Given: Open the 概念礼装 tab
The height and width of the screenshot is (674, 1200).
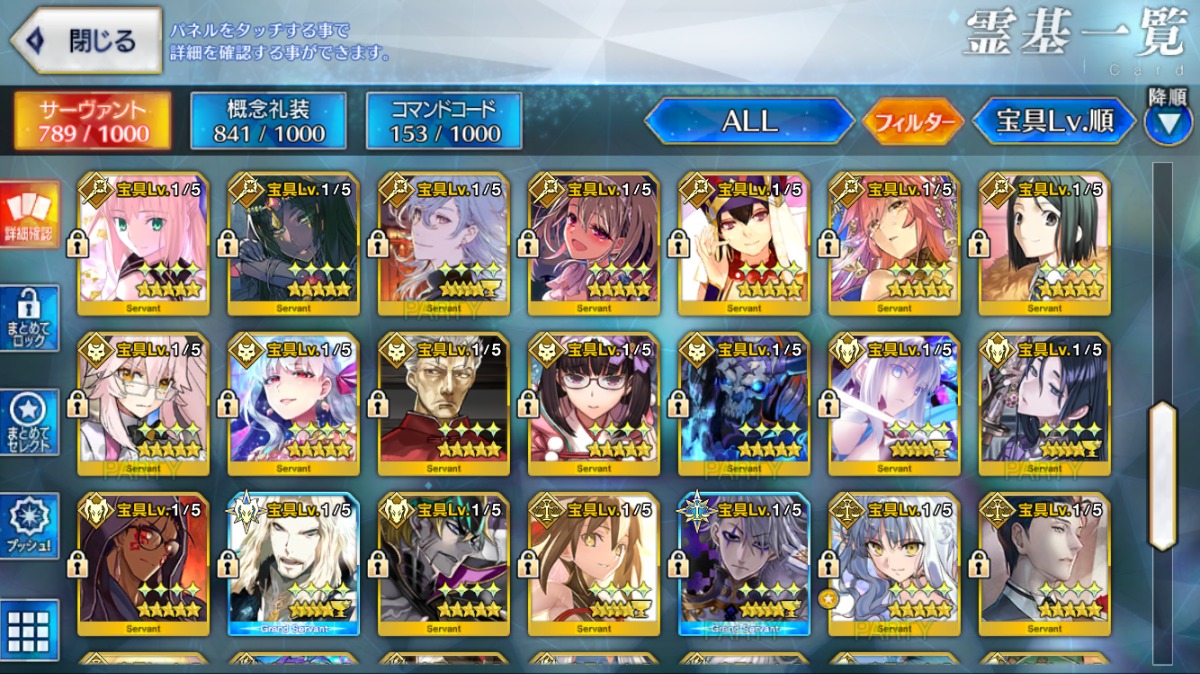Looking at the screenshot, I should [268, 121].
